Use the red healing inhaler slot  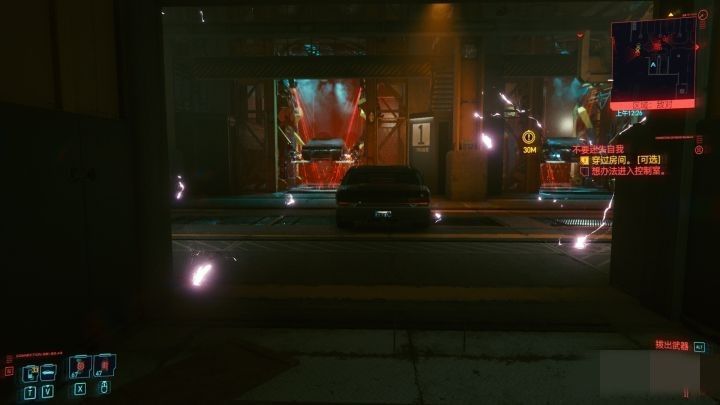coord(103,367)
